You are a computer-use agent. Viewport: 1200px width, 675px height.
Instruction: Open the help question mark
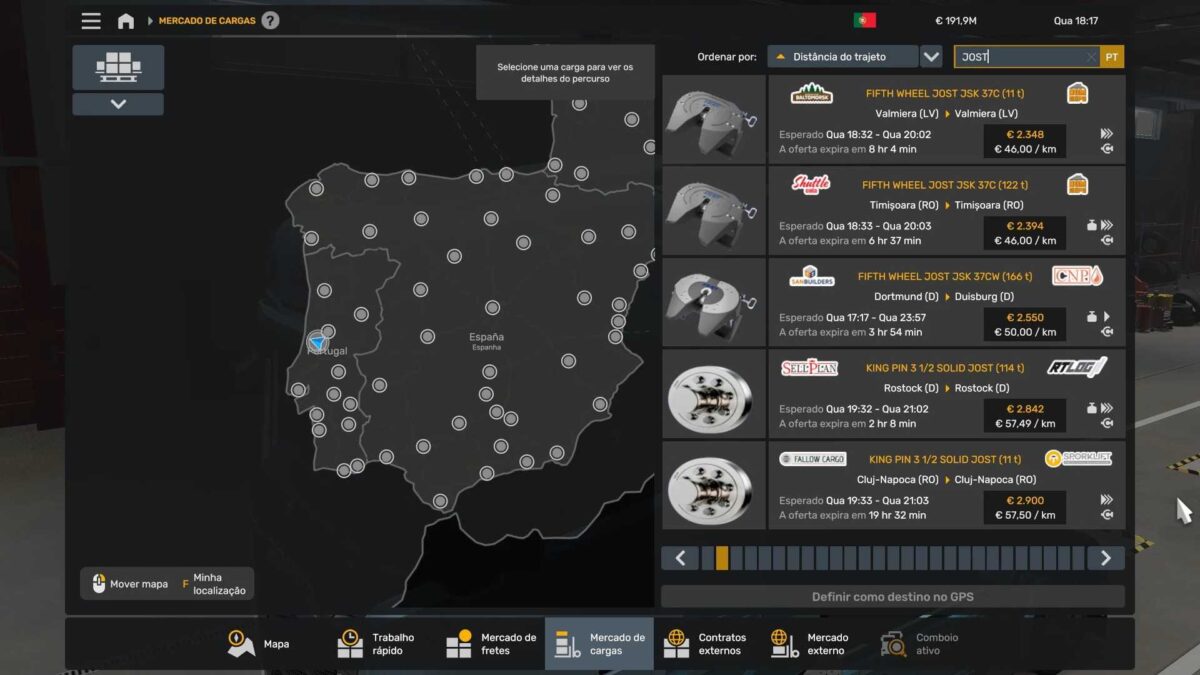tap(270, 21)
